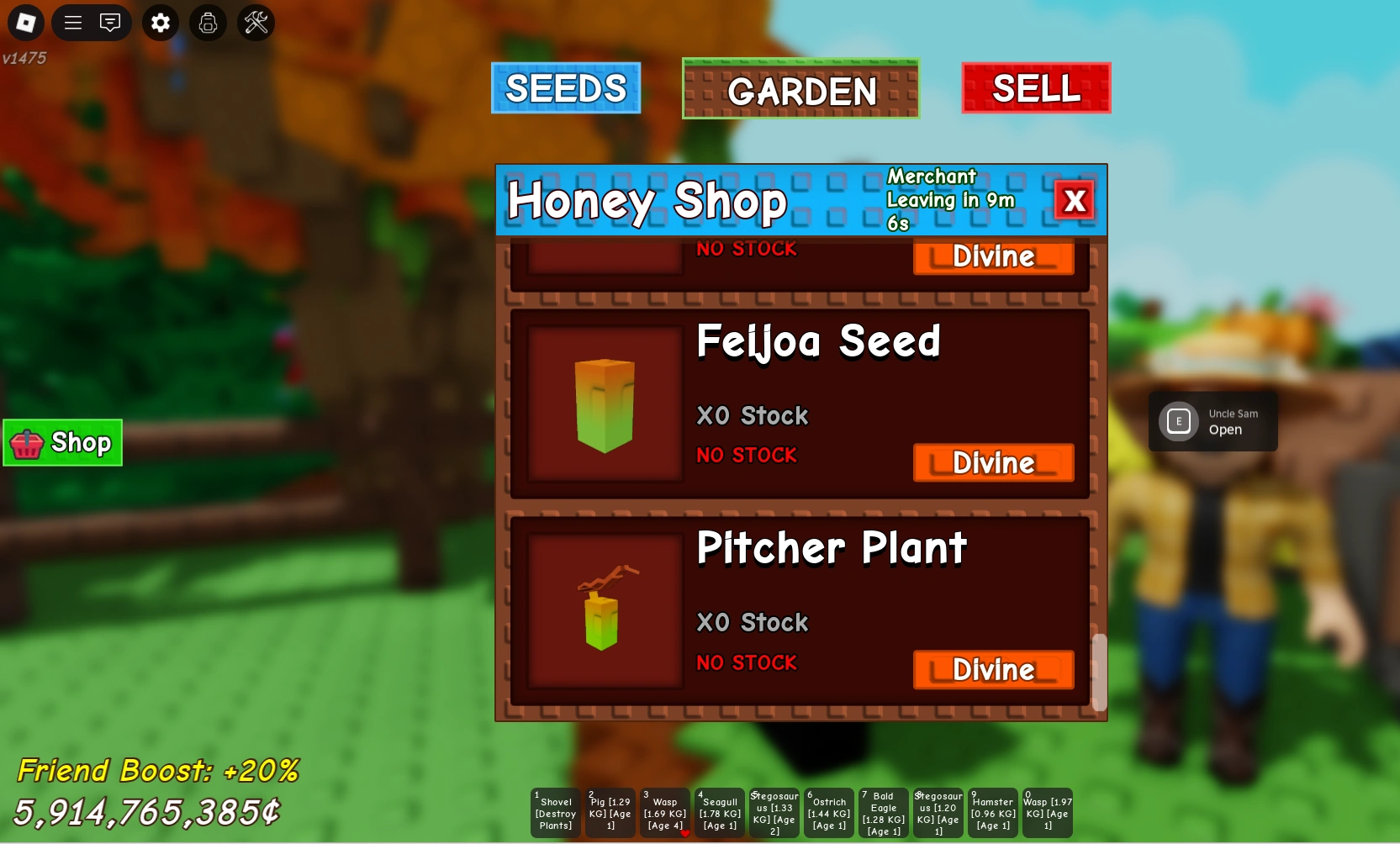Equip the Bald Eagle in slot 7

click(x=883, y=812)
